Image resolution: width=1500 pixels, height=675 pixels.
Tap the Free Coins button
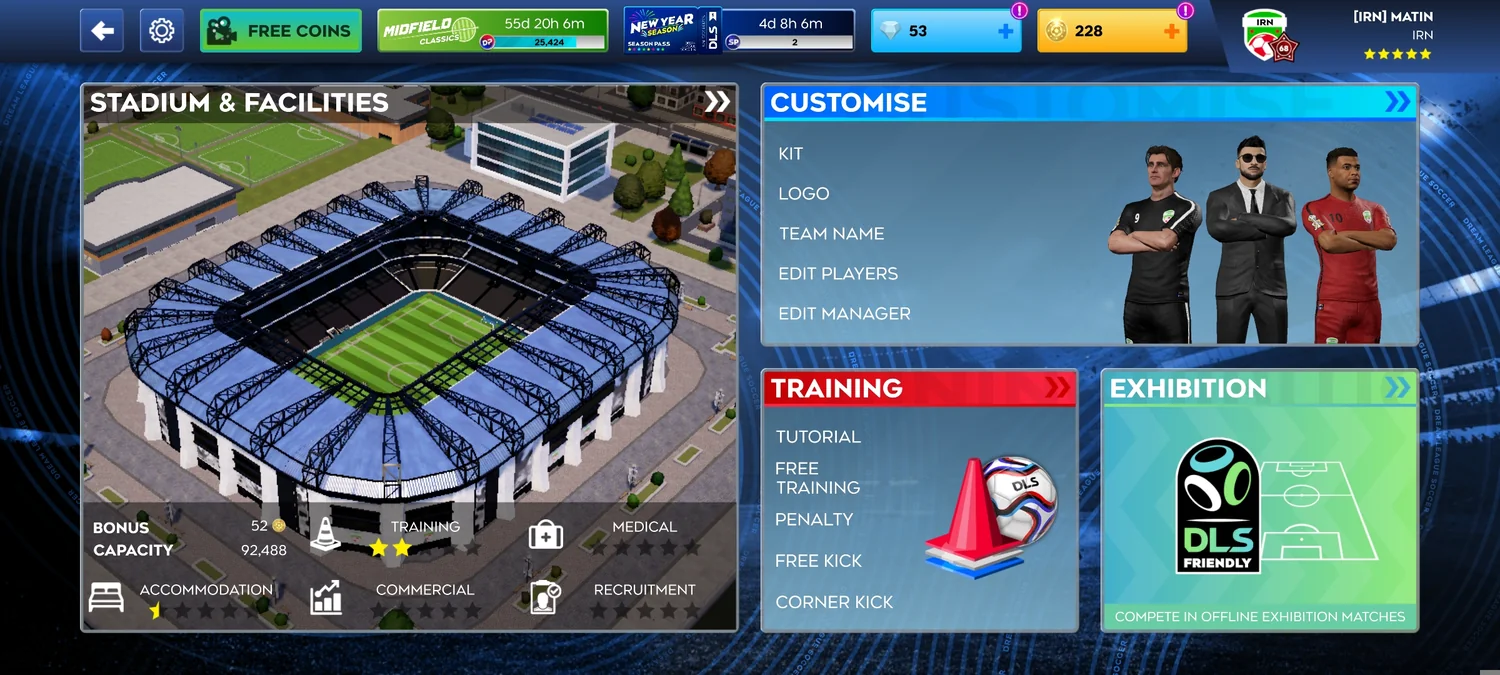point(280,31)
